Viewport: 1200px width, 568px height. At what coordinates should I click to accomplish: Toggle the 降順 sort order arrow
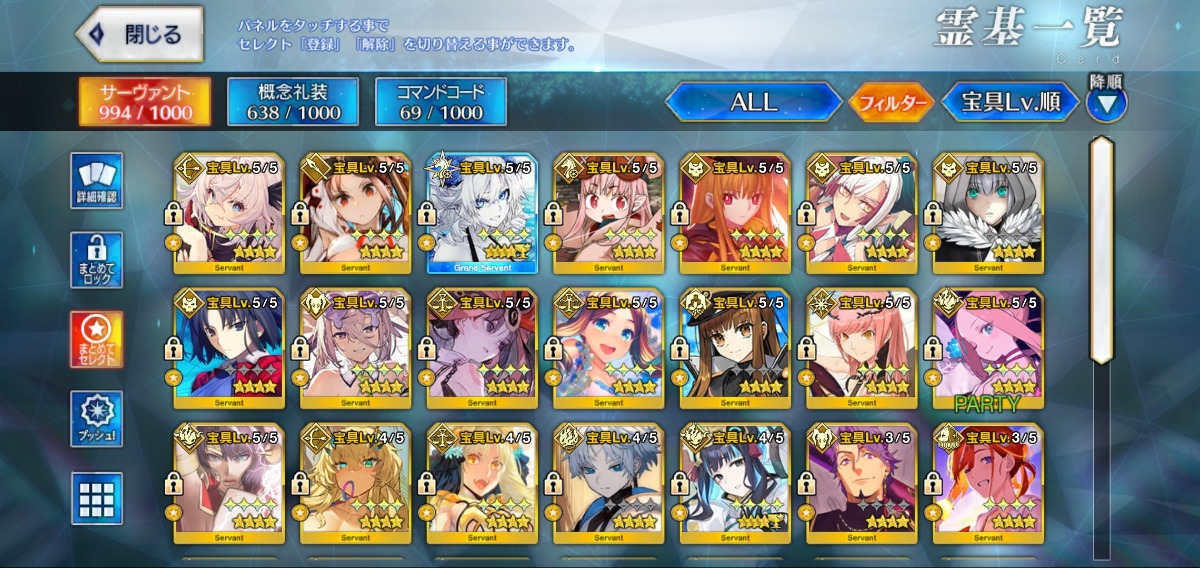tap(1107, 102)
